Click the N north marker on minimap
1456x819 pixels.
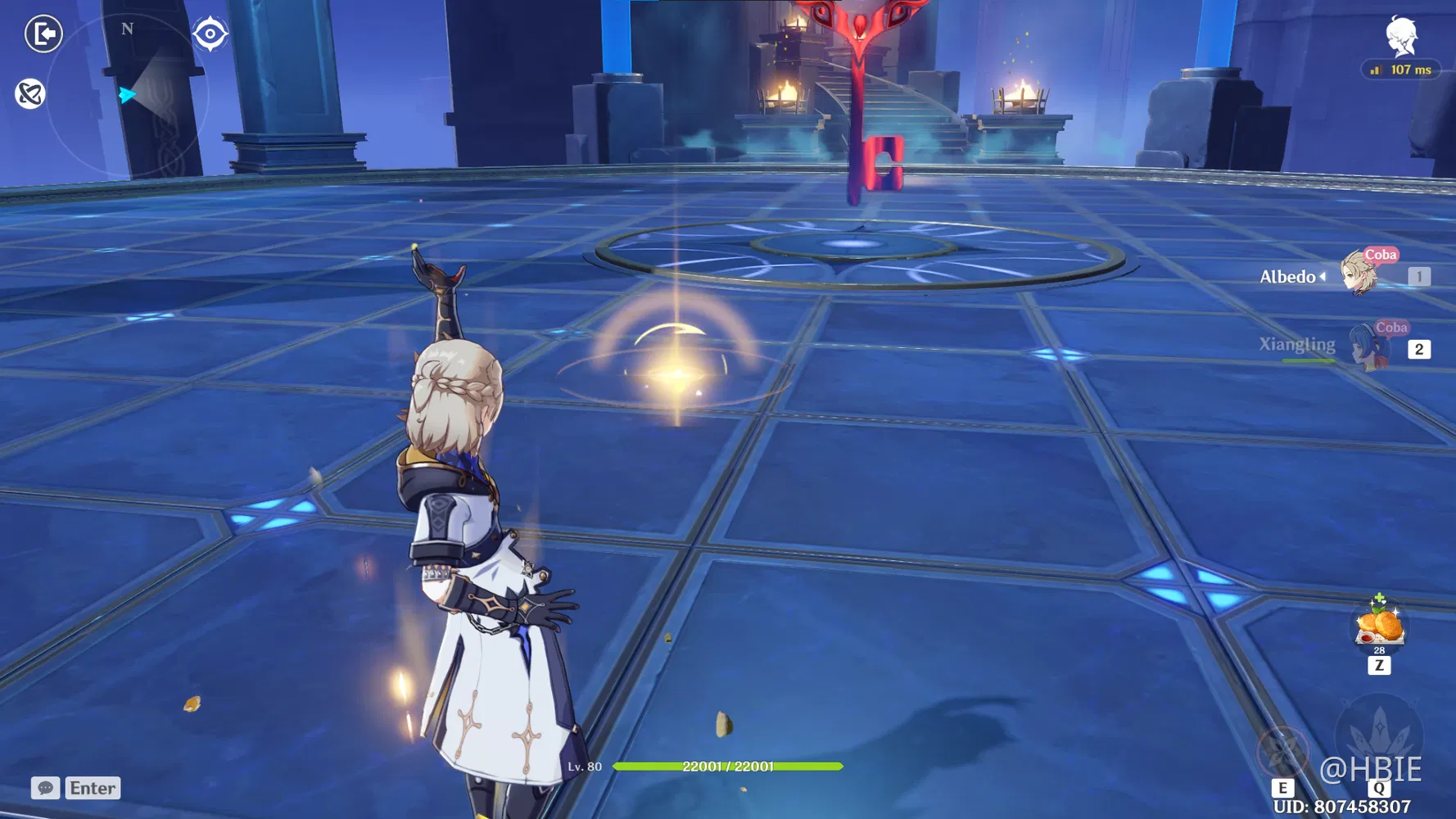tap(125, 29)
